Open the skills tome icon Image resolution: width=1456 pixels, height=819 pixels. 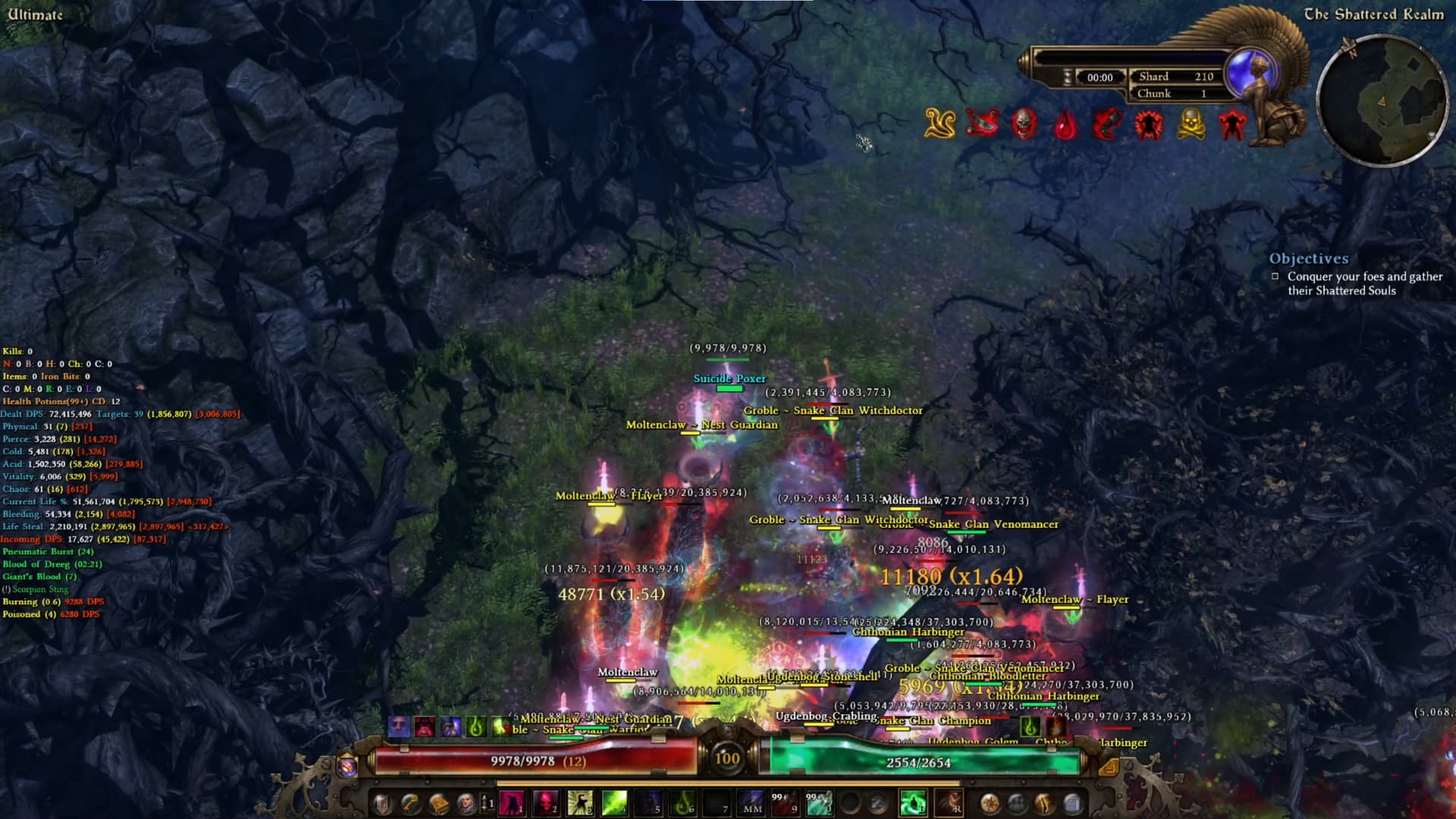point(438,803)
